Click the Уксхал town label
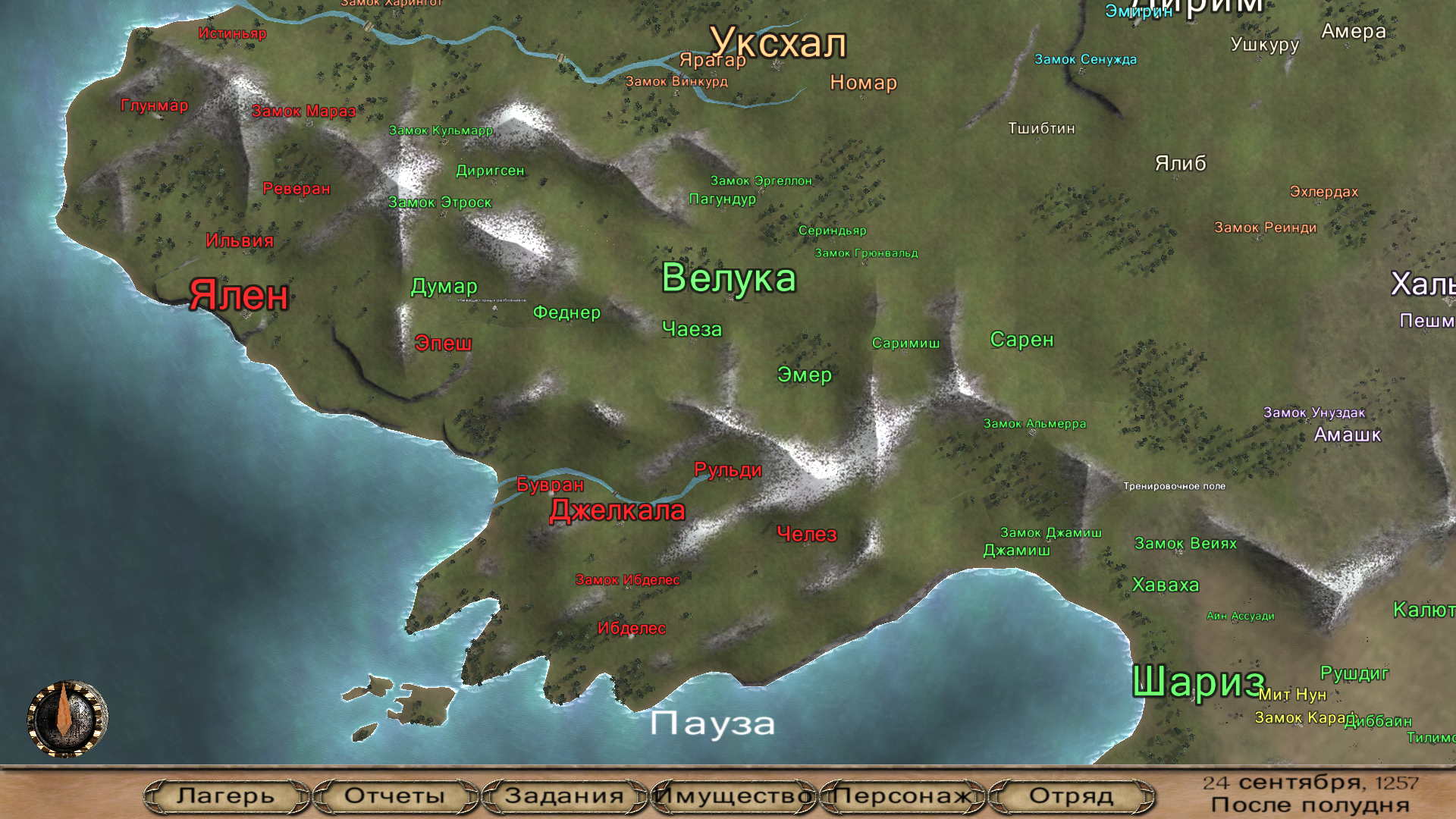 [778, 42]
